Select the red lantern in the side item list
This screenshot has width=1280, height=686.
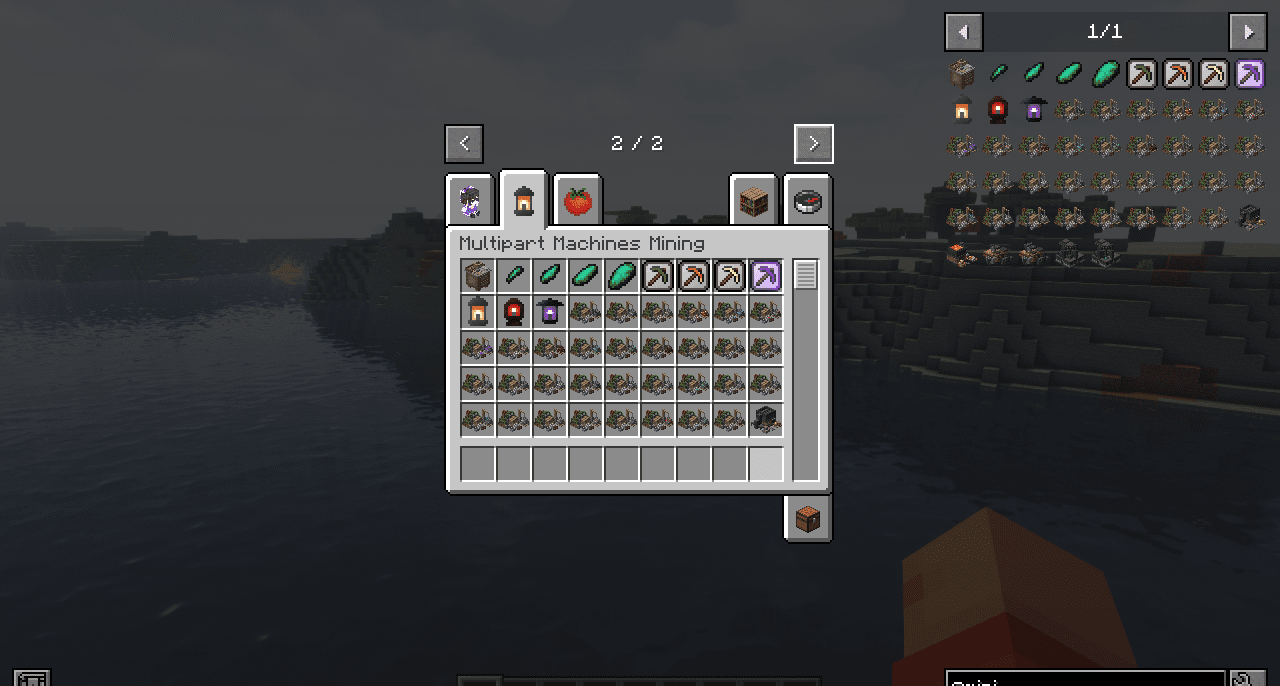(997, 110)
